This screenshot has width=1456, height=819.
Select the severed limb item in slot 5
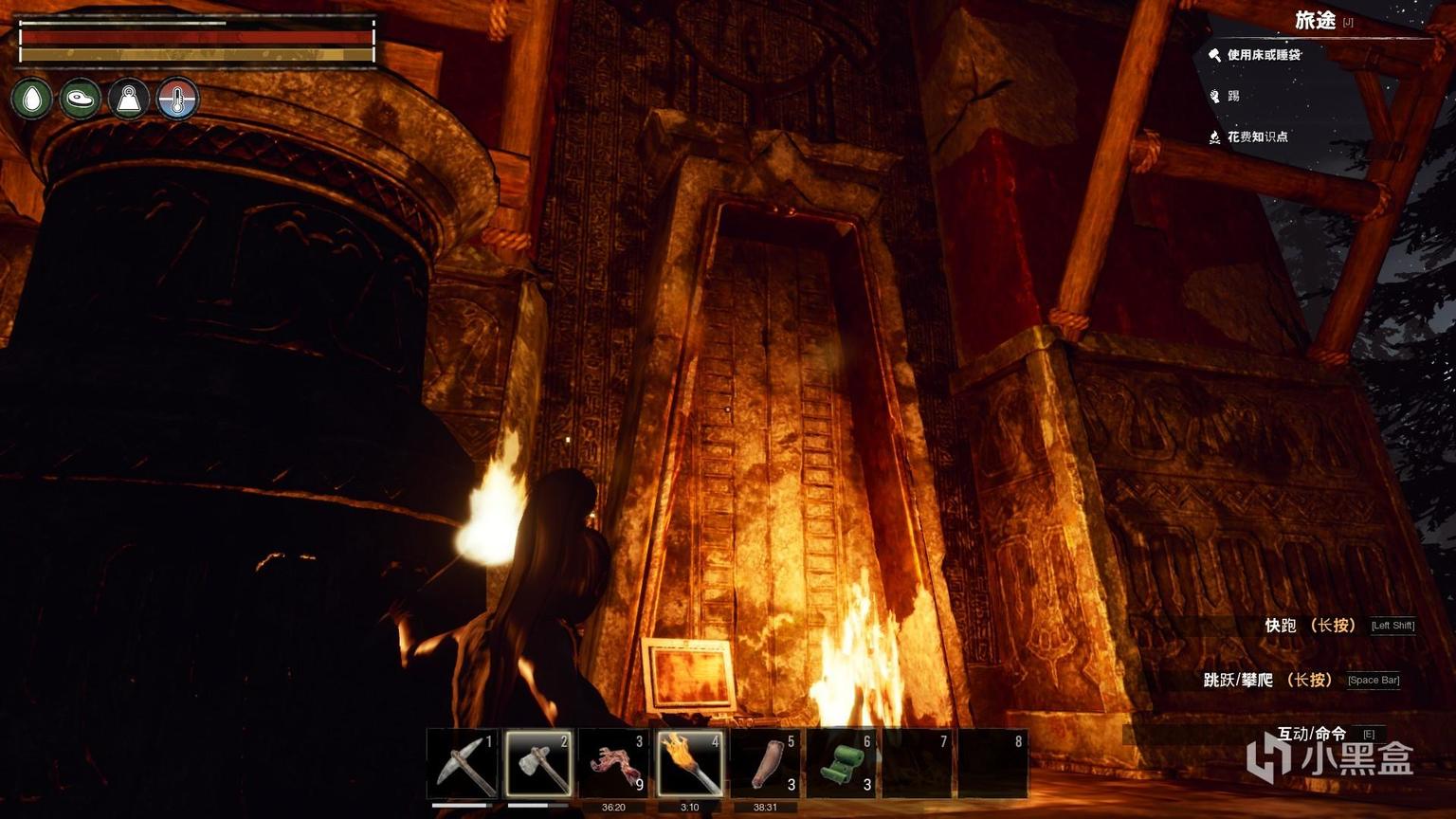click(x=766, y=763)
